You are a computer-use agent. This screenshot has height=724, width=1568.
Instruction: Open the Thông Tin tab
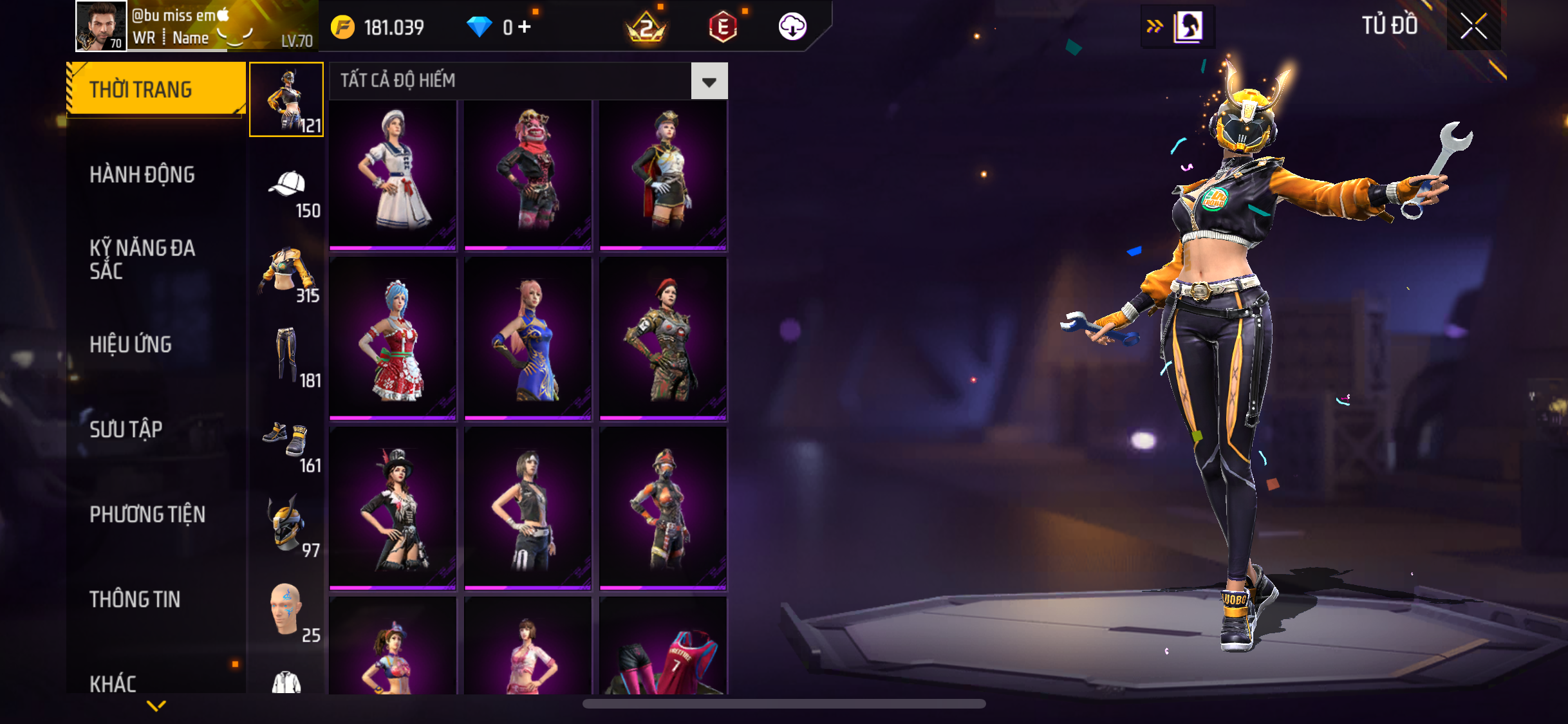point(135,599)
